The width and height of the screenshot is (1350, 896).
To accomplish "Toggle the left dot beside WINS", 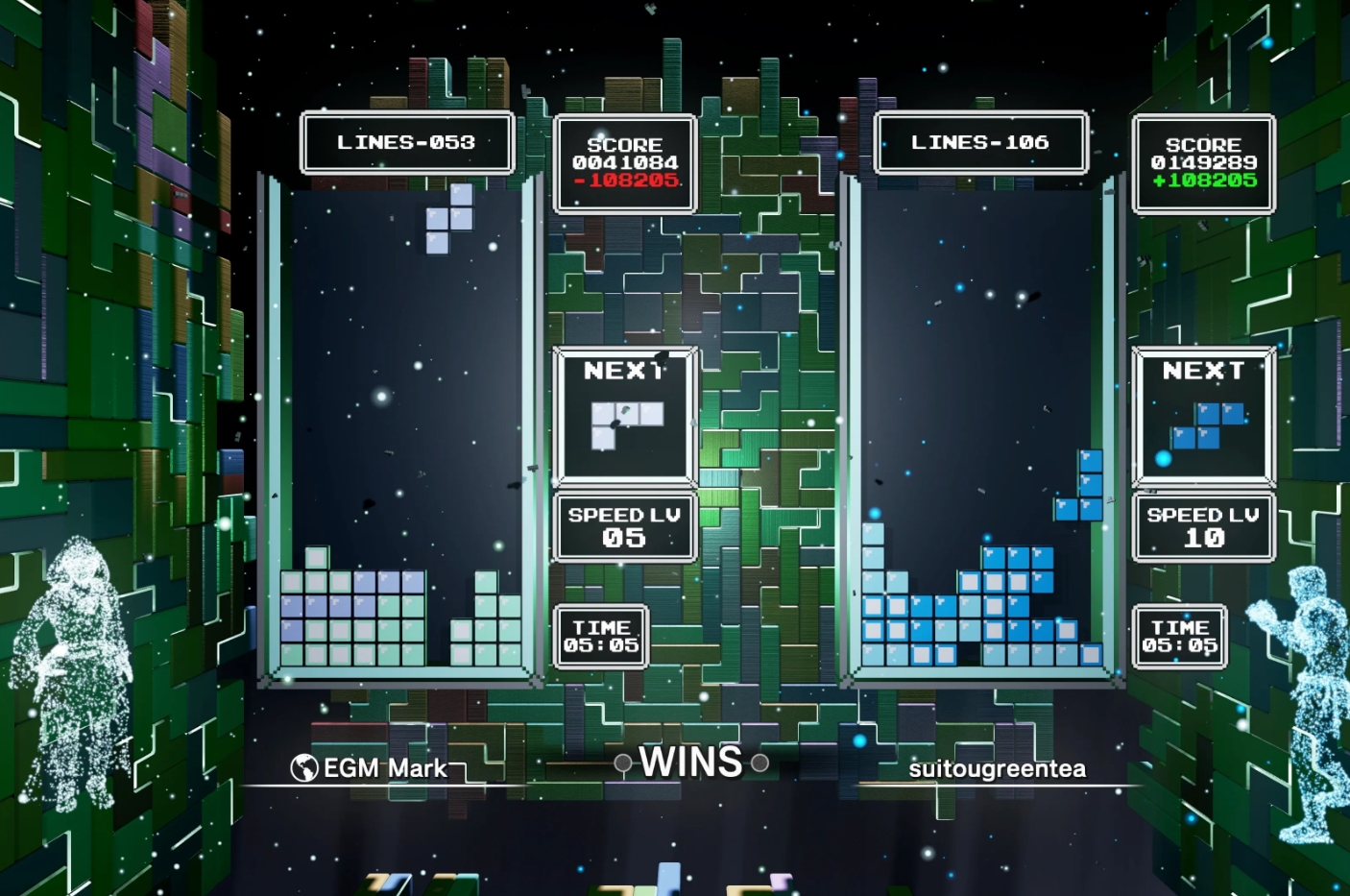I will click(623, 763).
